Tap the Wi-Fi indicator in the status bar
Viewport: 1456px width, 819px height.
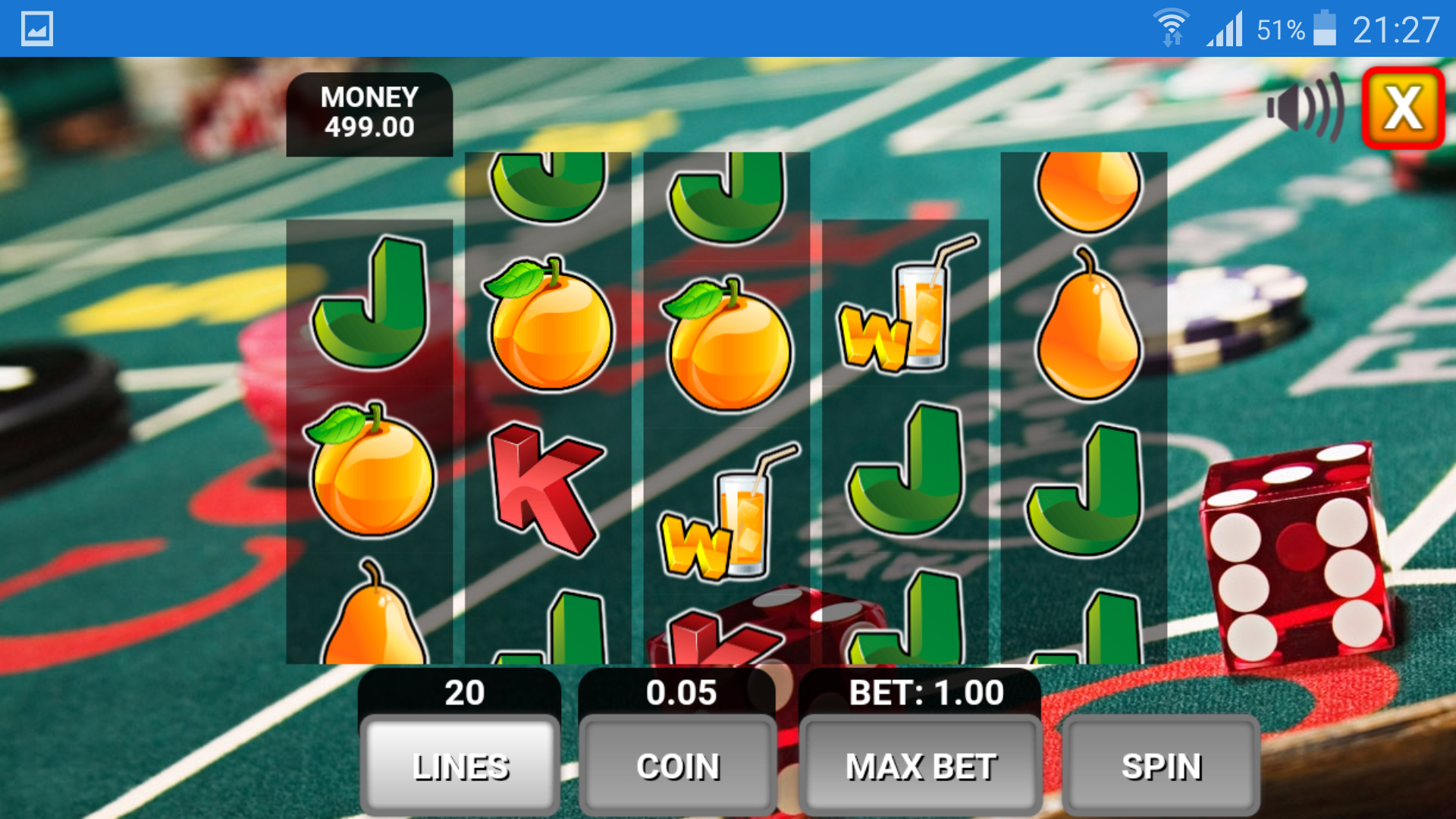pos(1172,27)
